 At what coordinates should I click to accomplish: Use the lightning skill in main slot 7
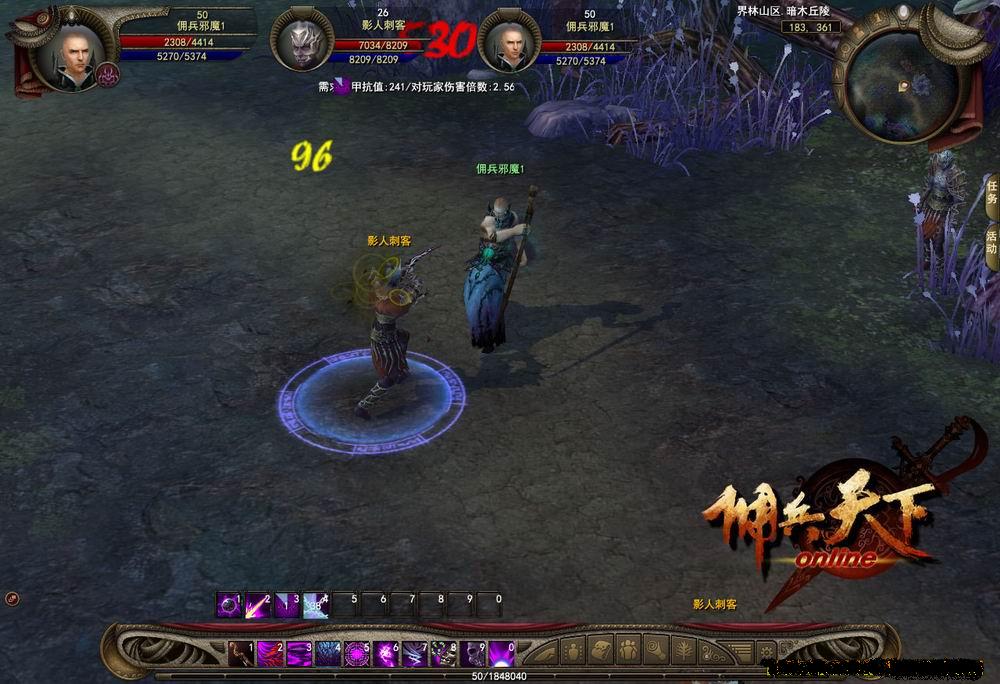414,654
